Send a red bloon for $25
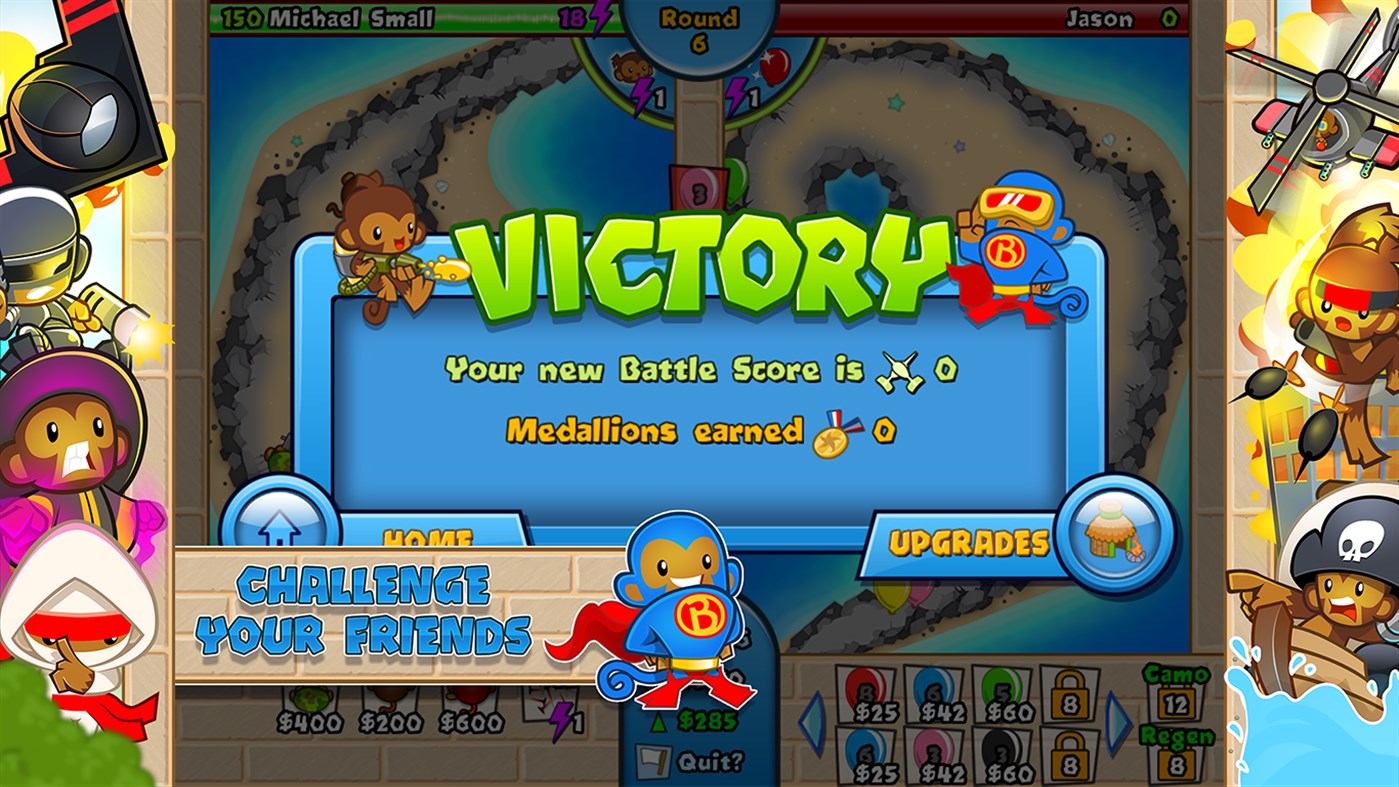 [864, 690]
